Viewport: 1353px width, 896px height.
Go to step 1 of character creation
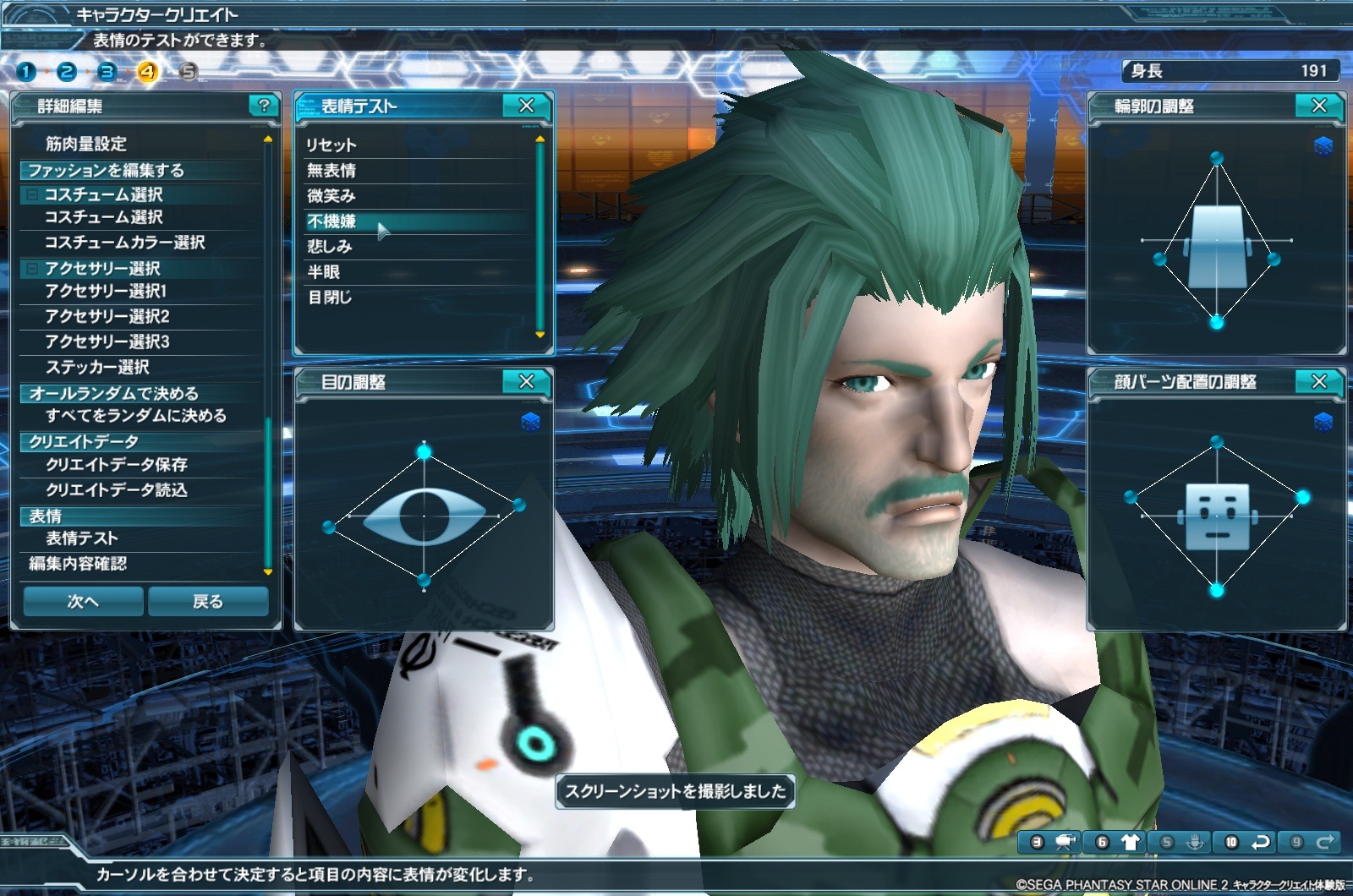coord(26,72)
